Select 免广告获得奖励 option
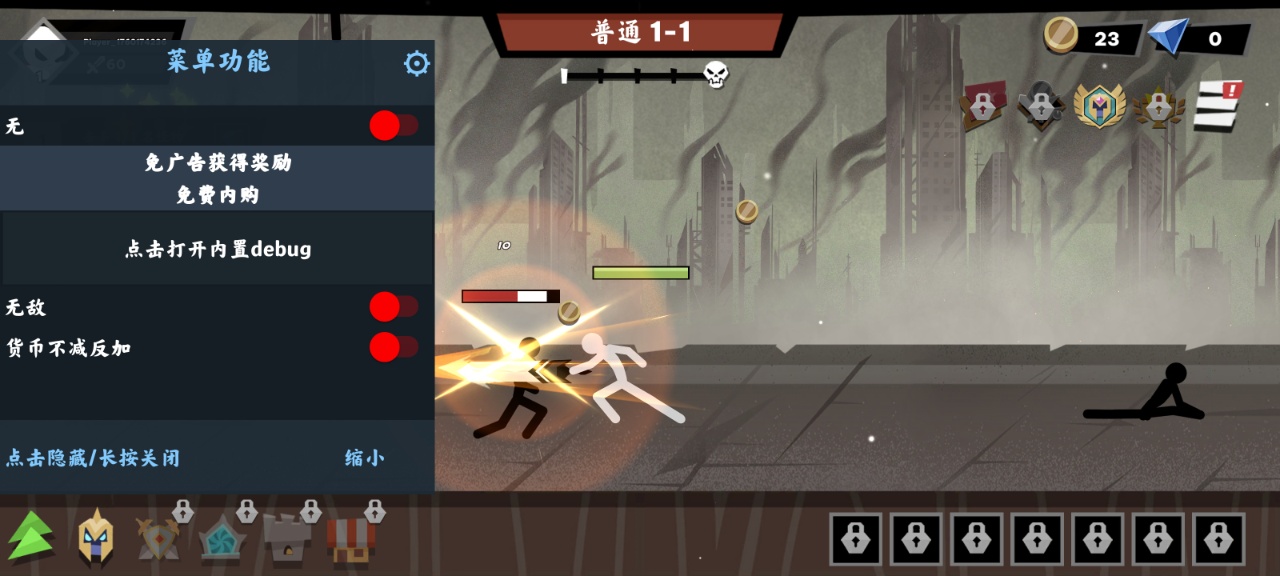Image resolution: width=1280 pixels, height=576 pixels. click(218, 162)
